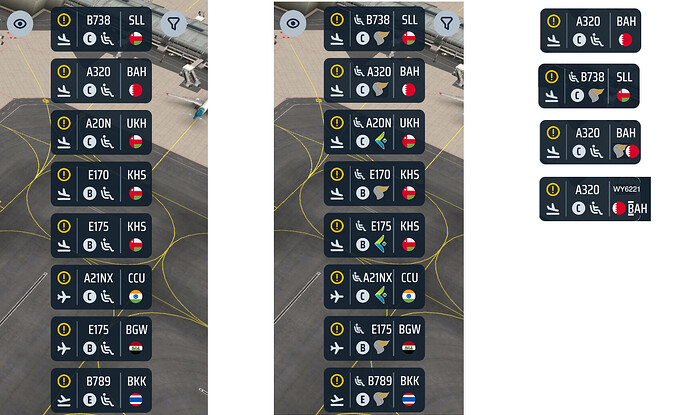Screen dimensions: 690x415
Task: Select the A320 card labeled WY6221
Action: point(593,199)
